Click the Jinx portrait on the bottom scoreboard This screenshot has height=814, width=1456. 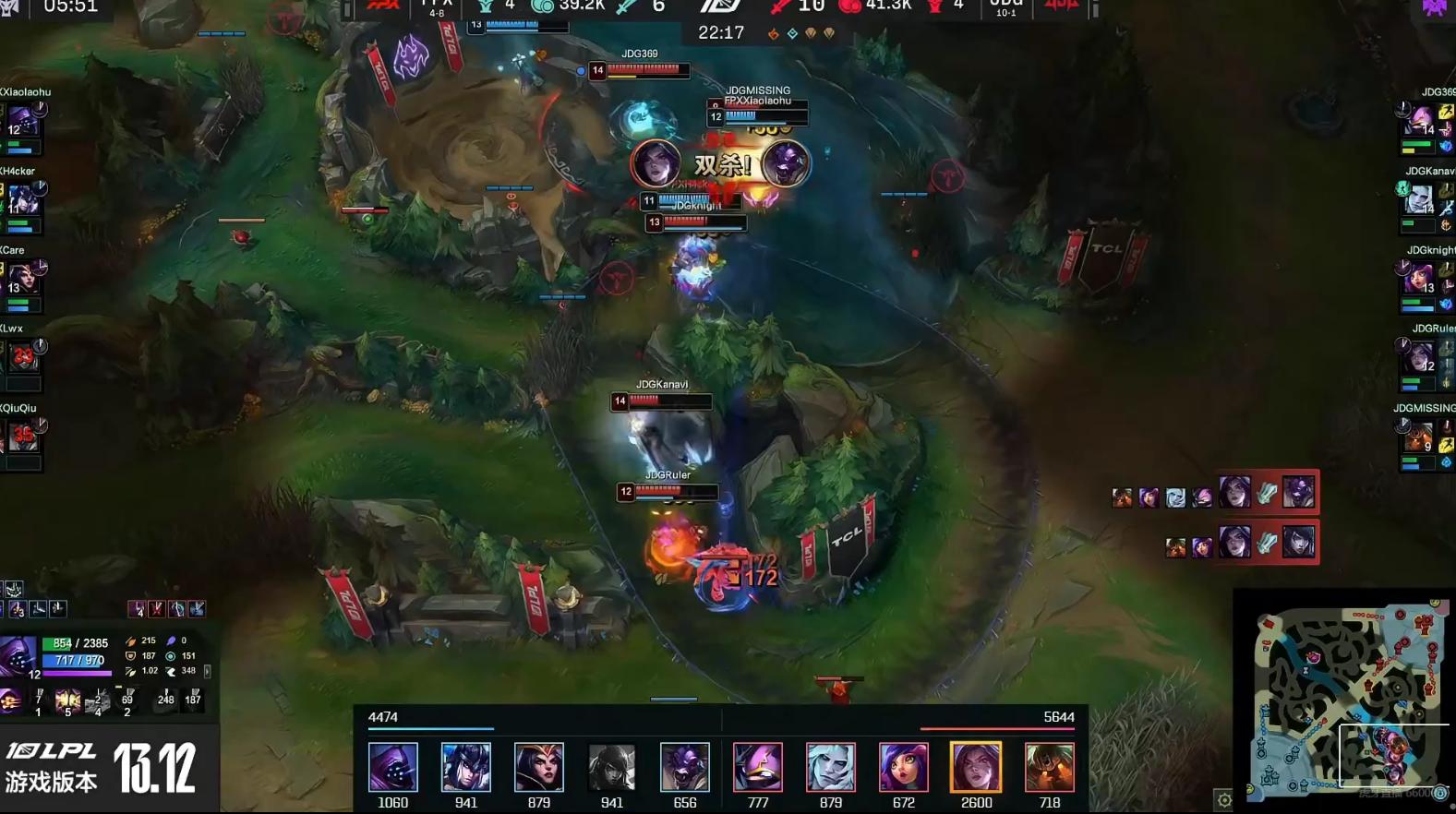(905, 767)
